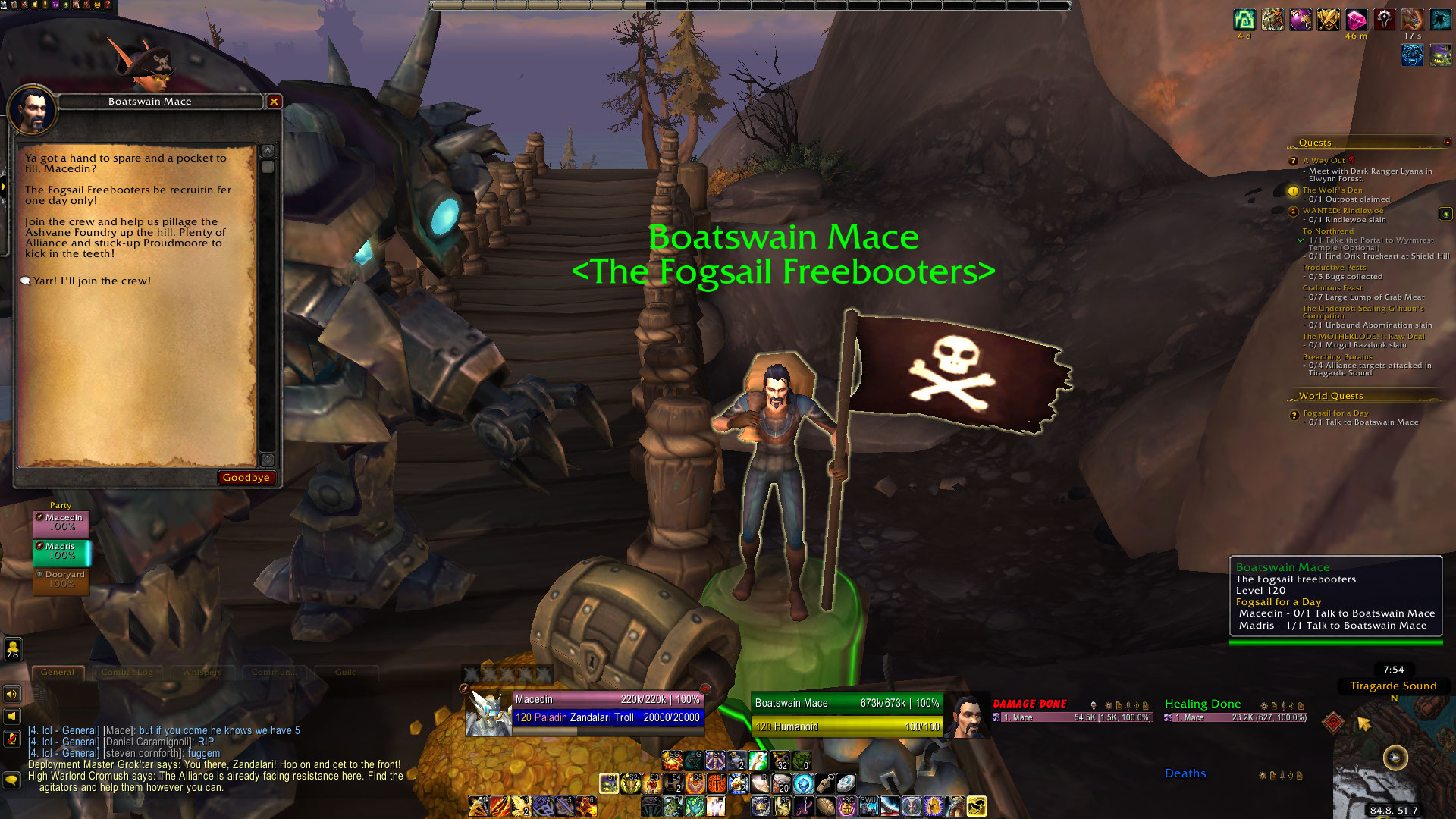The width and height of the screenshot is (1456, 819).
Task: Click the Goodbye button
Action: (246, 478)
